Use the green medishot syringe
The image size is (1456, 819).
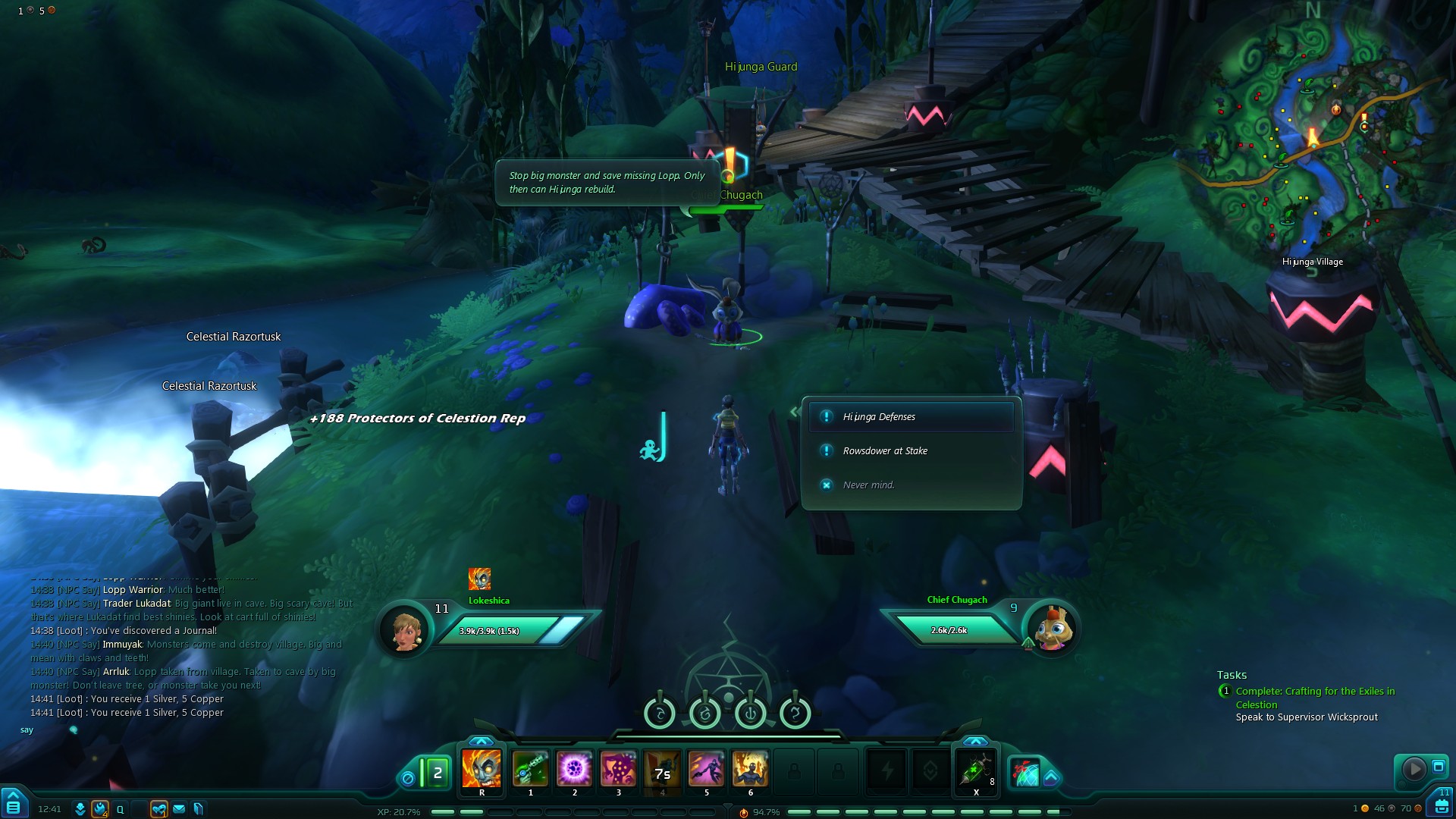tap(976, 769)
